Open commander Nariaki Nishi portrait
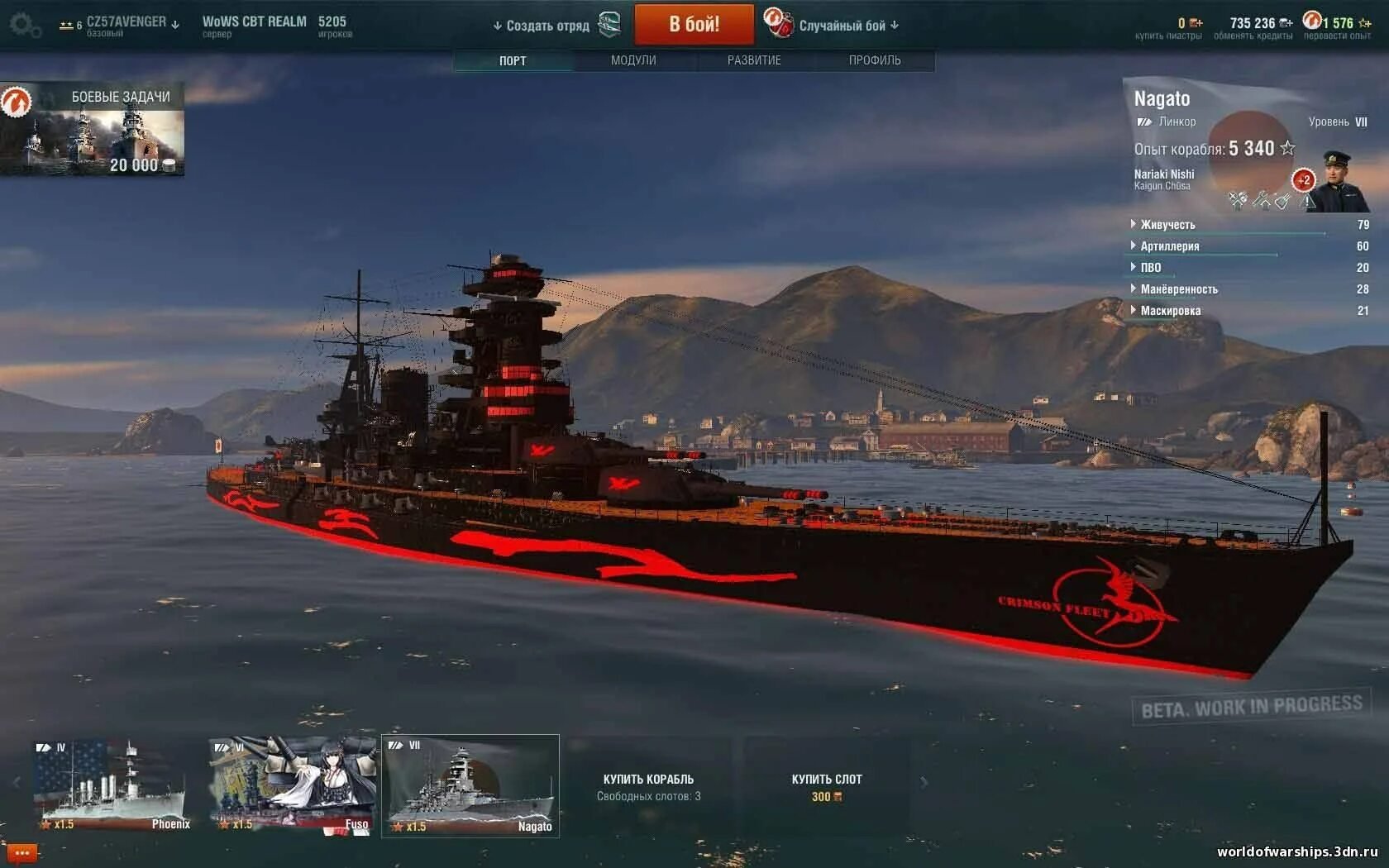 pos(1336,182)
